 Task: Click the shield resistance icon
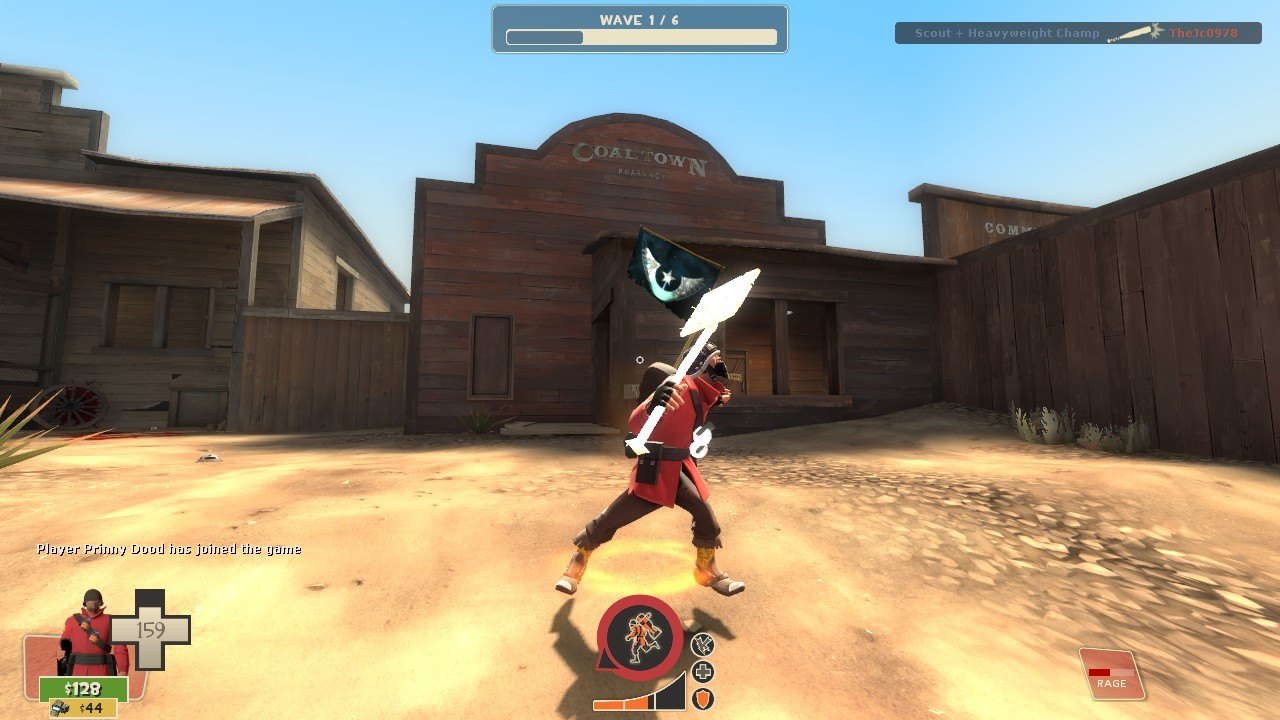[703, 699]
